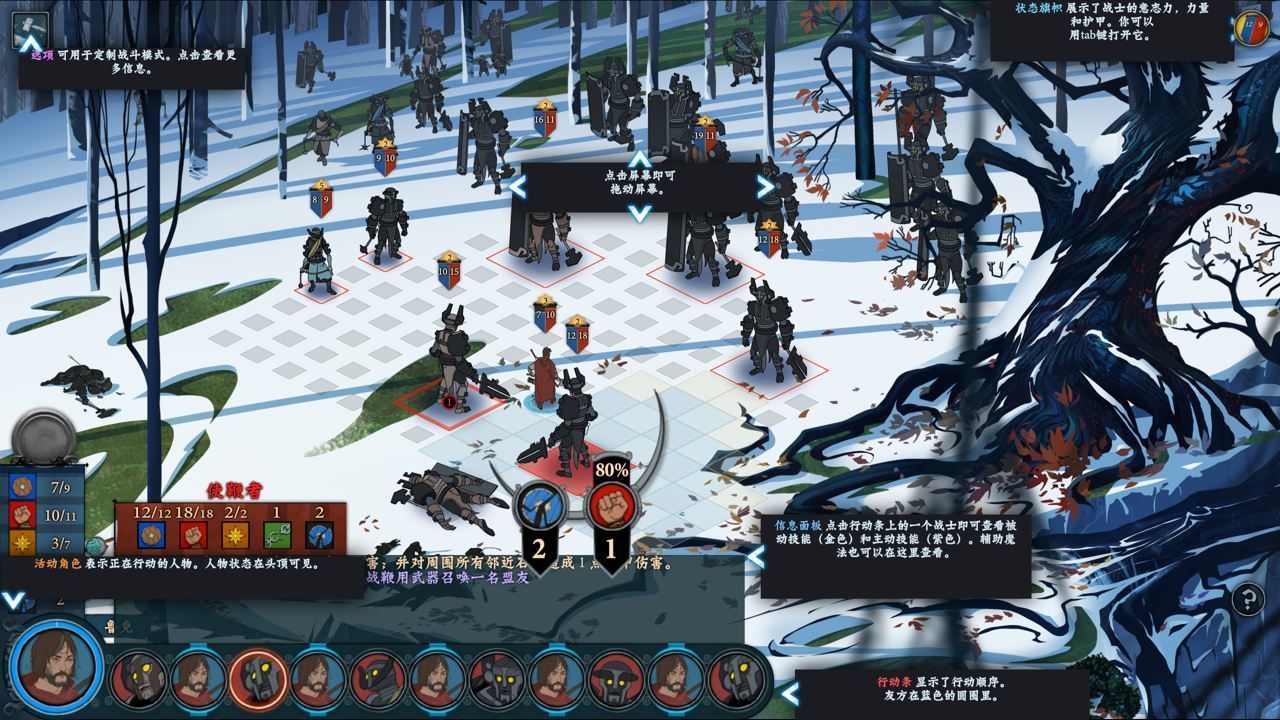Toggle the status banners shield icon
Screen dimensions: 1280x720
(1252, 28)
